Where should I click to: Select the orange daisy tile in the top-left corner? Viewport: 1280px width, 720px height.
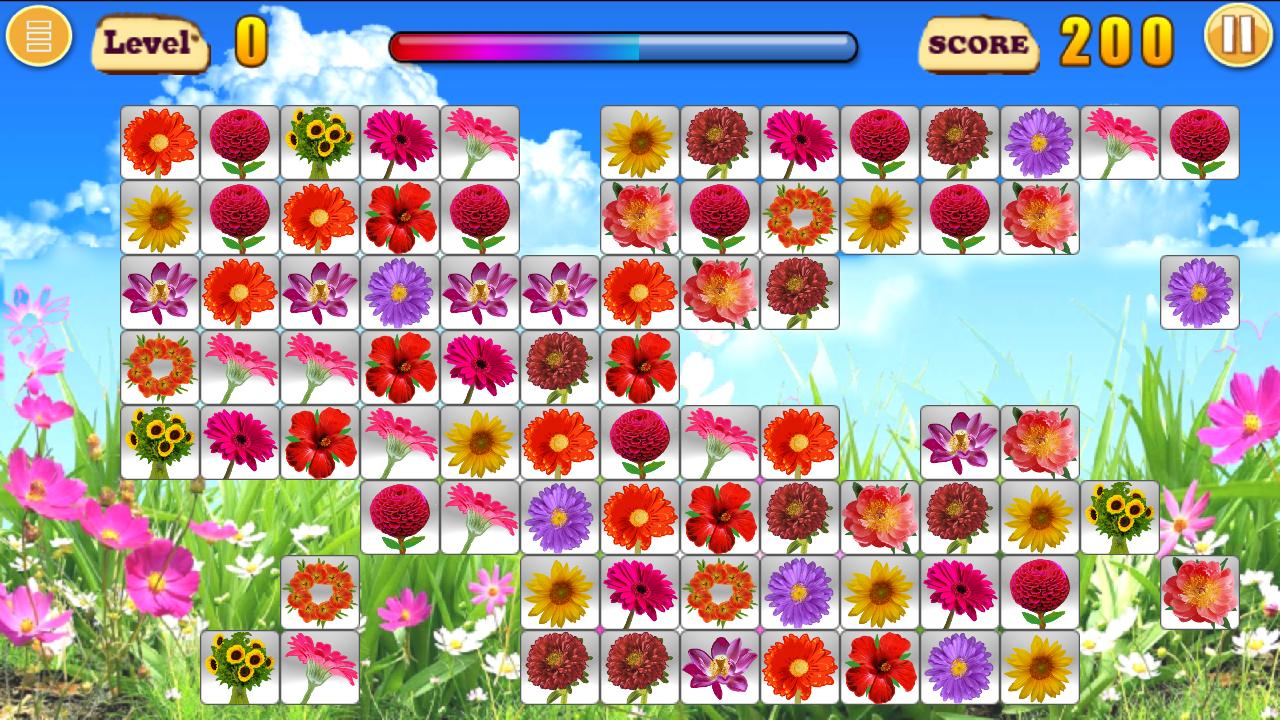coord(160,140)
